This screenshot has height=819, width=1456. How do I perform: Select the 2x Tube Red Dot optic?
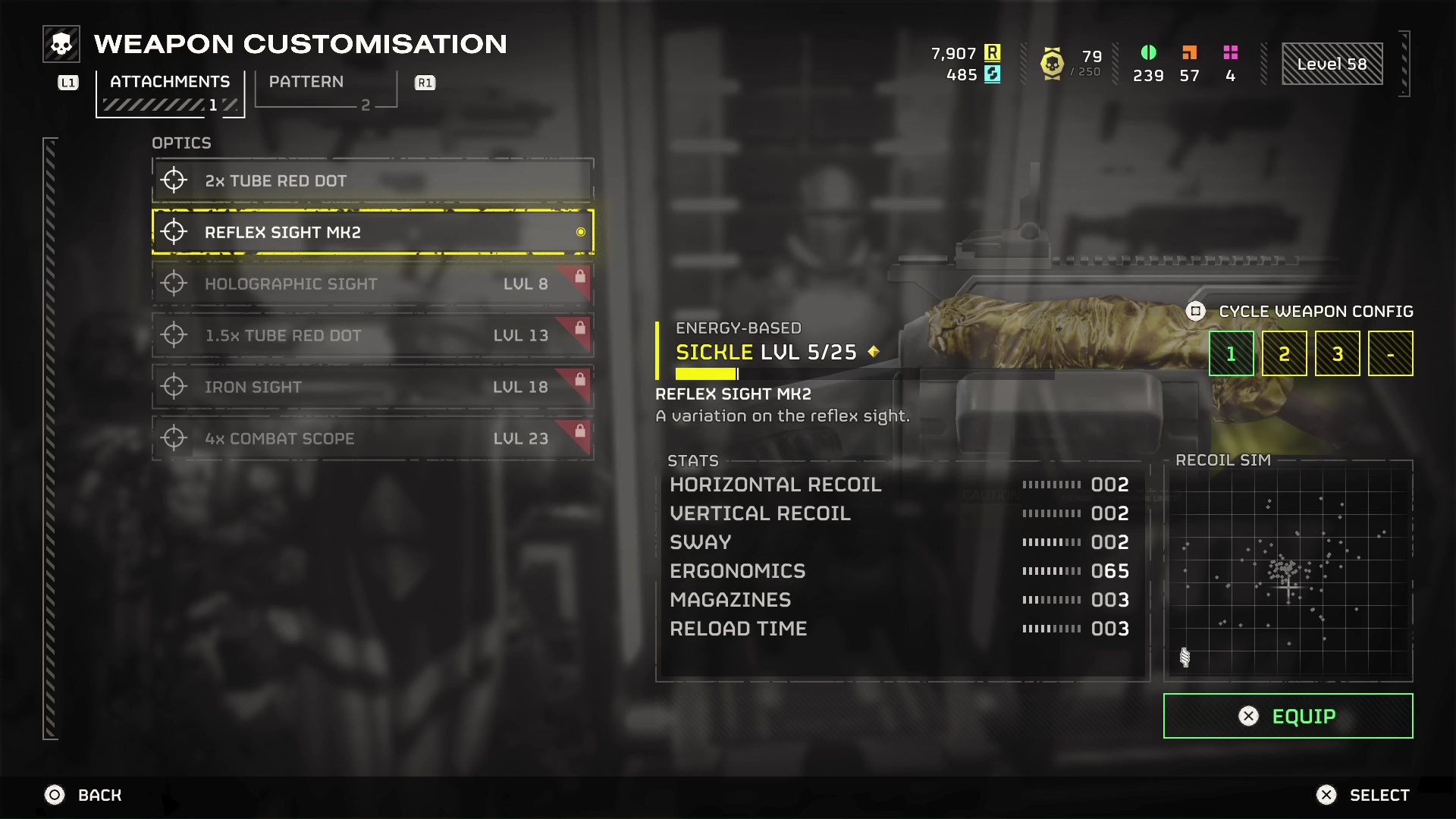(372, 181)
